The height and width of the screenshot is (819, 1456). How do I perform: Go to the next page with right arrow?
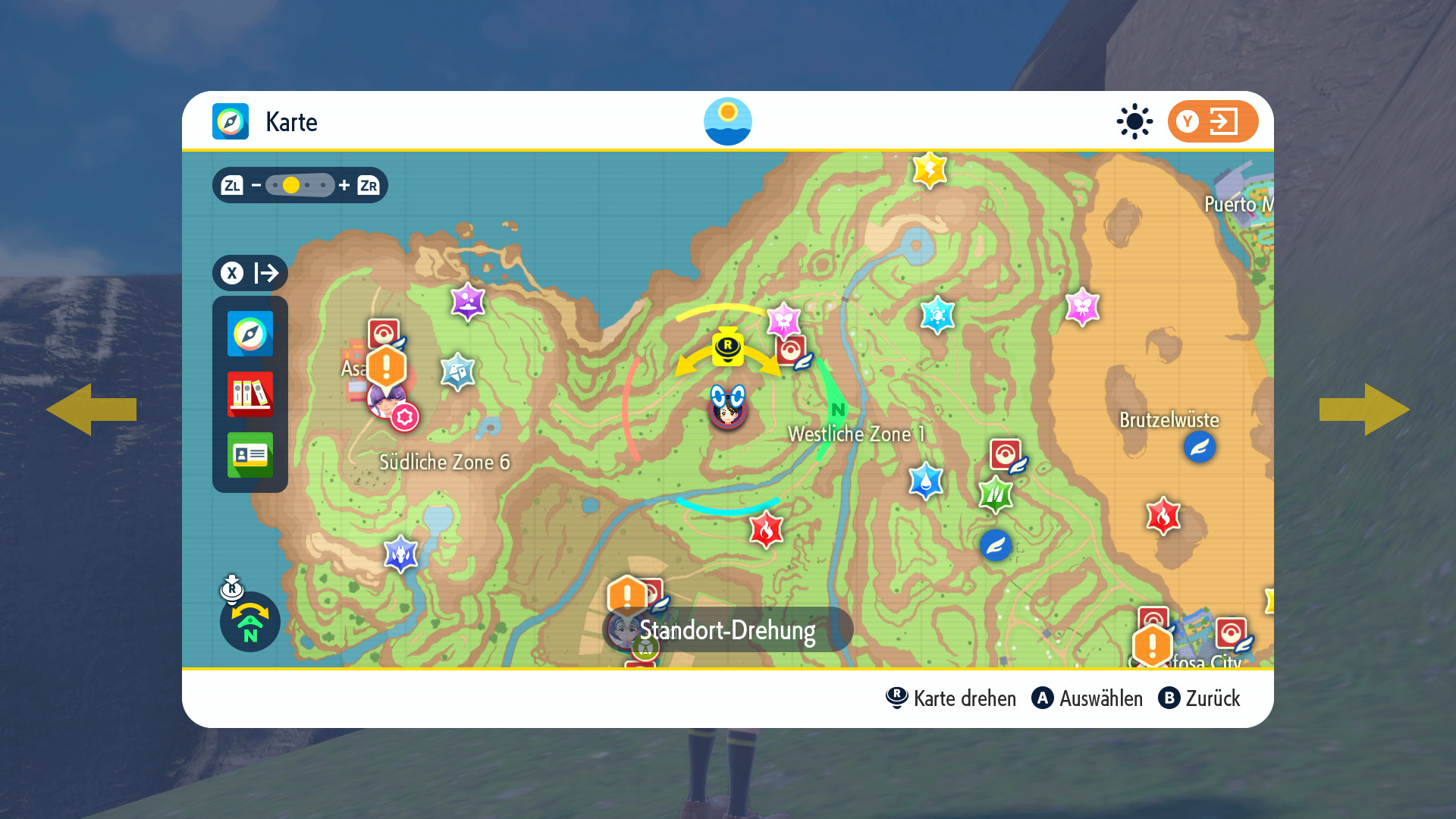pyautogui.click(x=1364, y=409)
